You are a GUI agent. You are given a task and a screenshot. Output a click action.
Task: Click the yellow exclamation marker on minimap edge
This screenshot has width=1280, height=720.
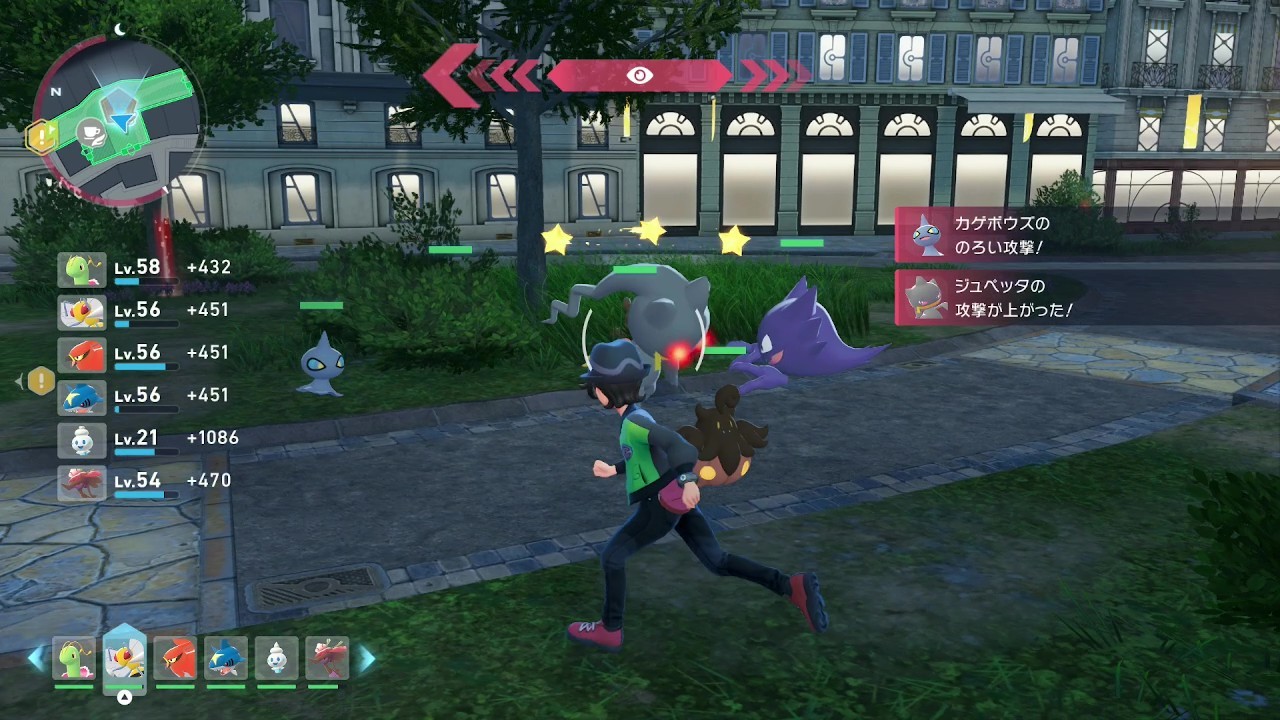[41, 137]
